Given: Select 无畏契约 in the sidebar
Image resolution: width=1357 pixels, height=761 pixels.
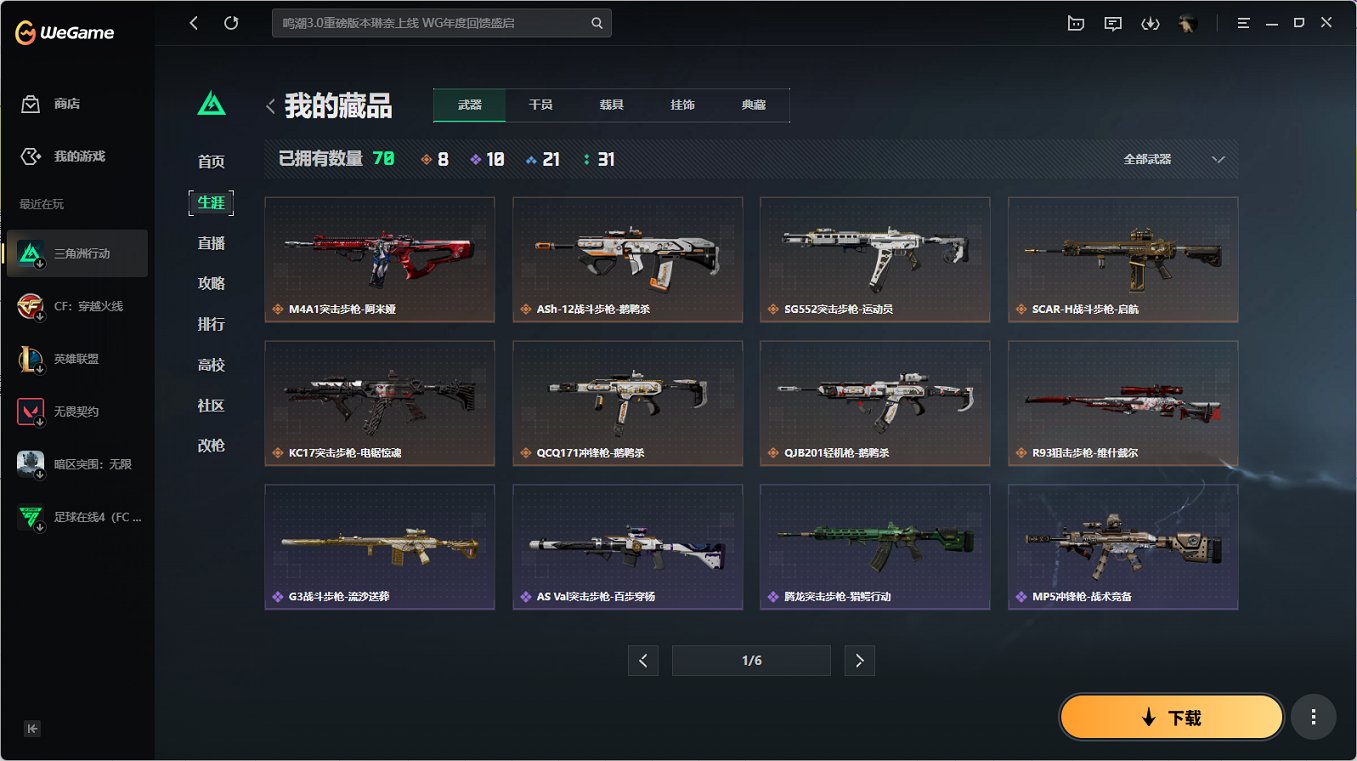Looking at the screenshot, I should (76, 411).
